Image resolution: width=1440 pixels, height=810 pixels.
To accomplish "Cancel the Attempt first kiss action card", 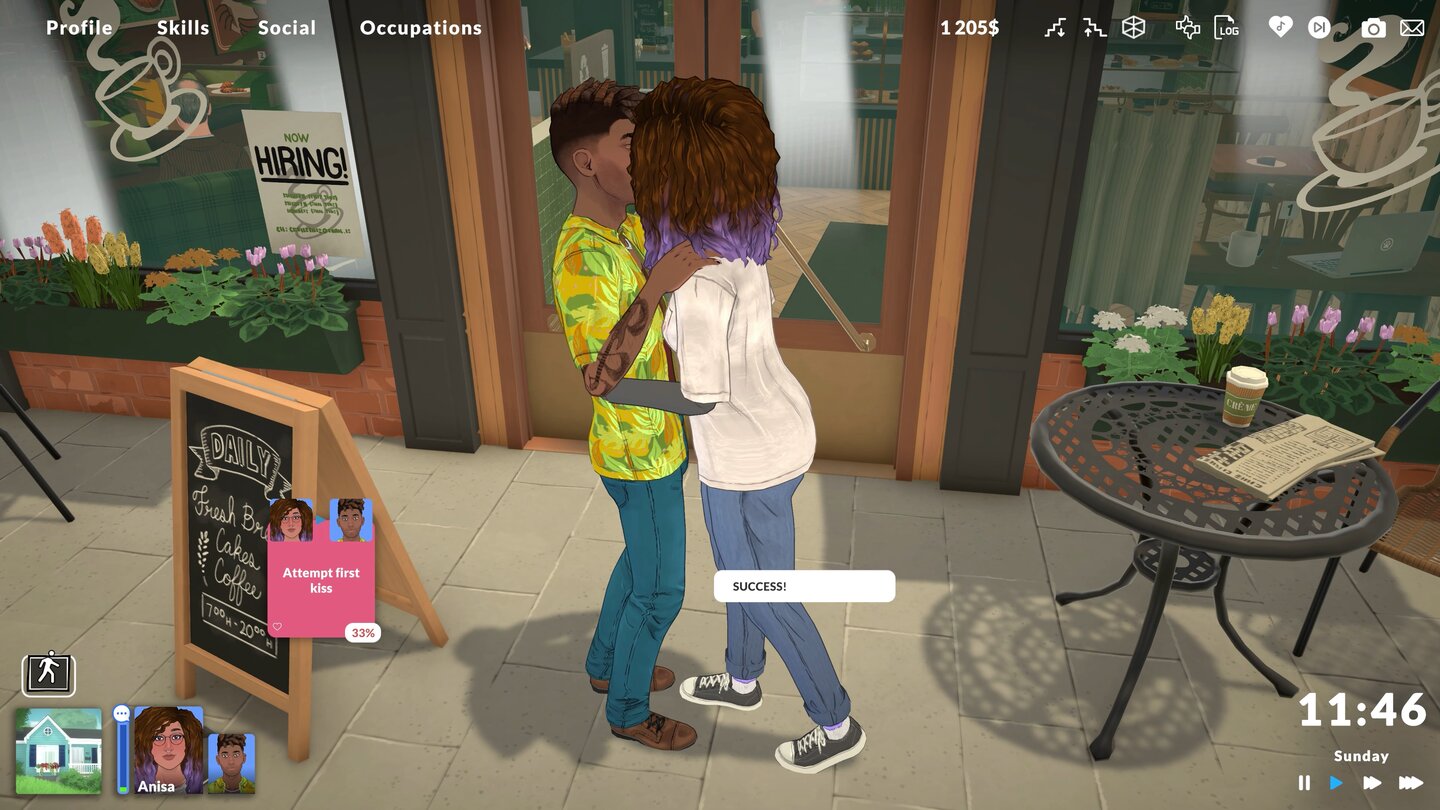I will [321, 575].
